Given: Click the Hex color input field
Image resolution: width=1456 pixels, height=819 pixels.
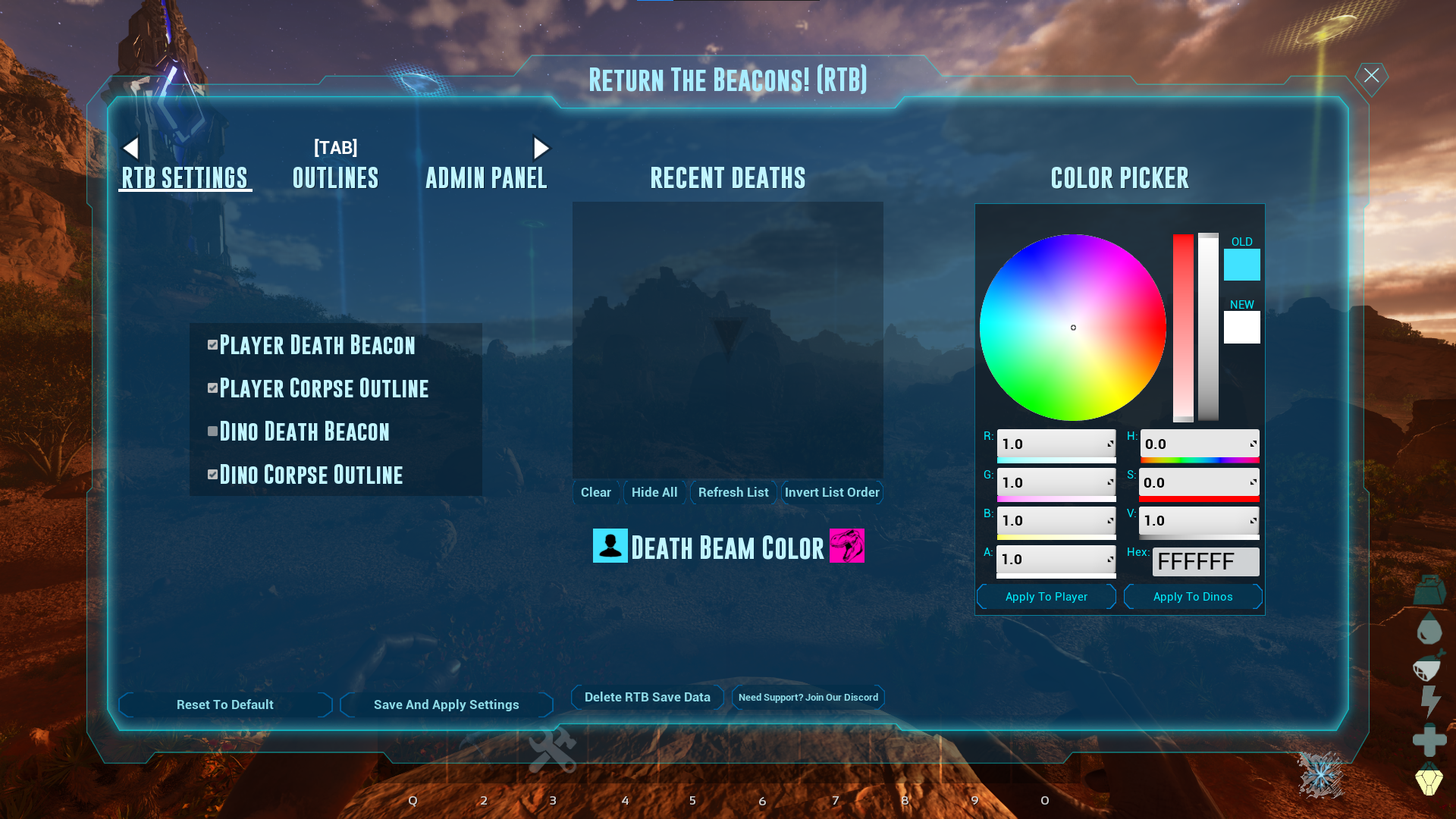Looking at the screenshot, I should click(x=1205, y=562).
